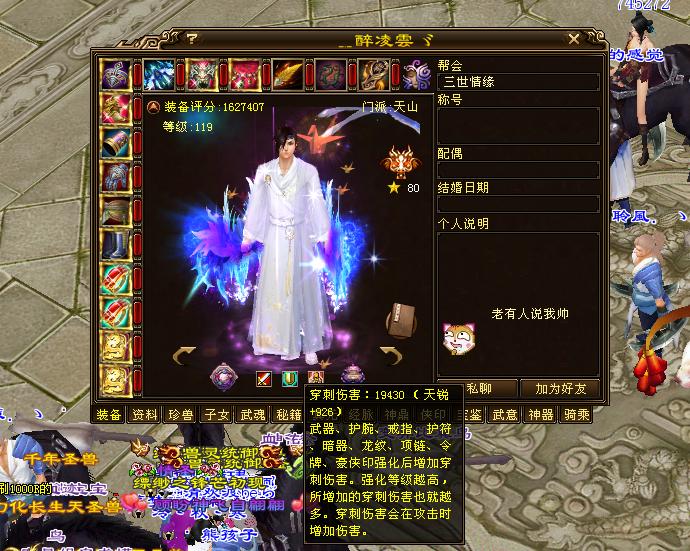690x551 pixels.
Task: Select the red sword damage icon
Action: coord(265,378)
